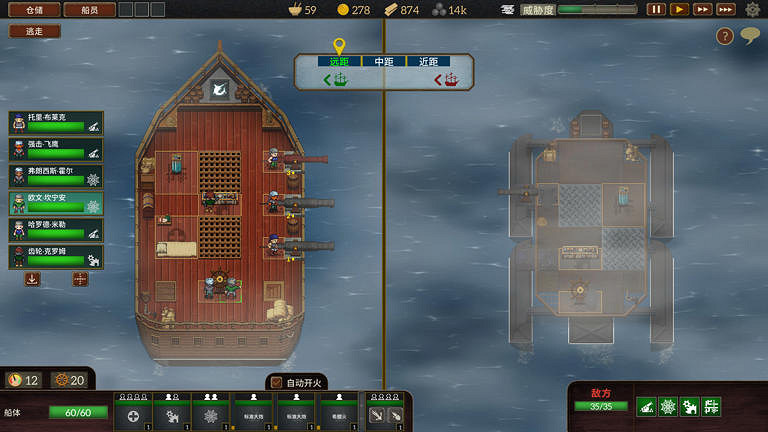Open the 船员 crew menu
The image size is (768, 432).
click(x=89, y=10)
